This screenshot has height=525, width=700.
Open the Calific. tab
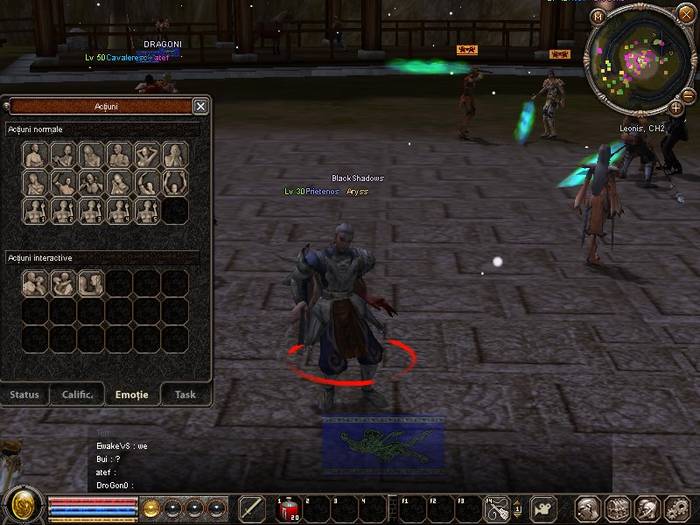78,394
